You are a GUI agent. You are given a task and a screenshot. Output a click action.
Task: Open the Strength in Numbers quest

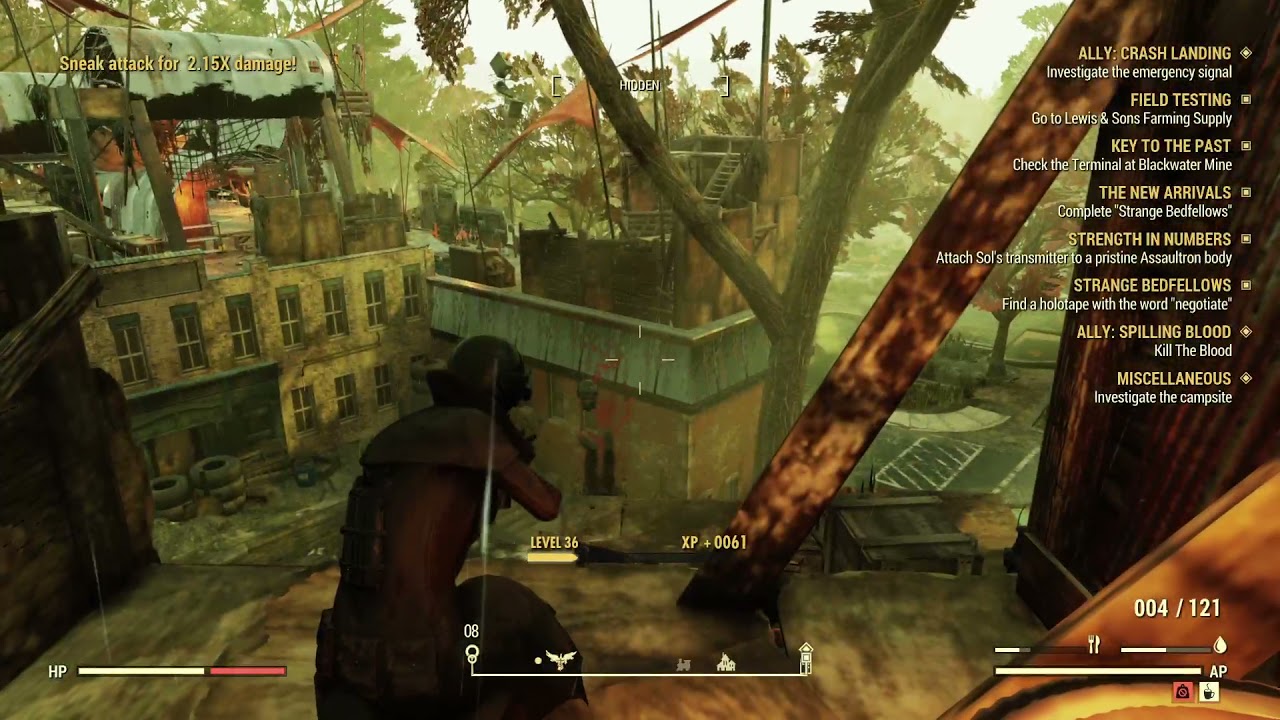coord(1149,239)
